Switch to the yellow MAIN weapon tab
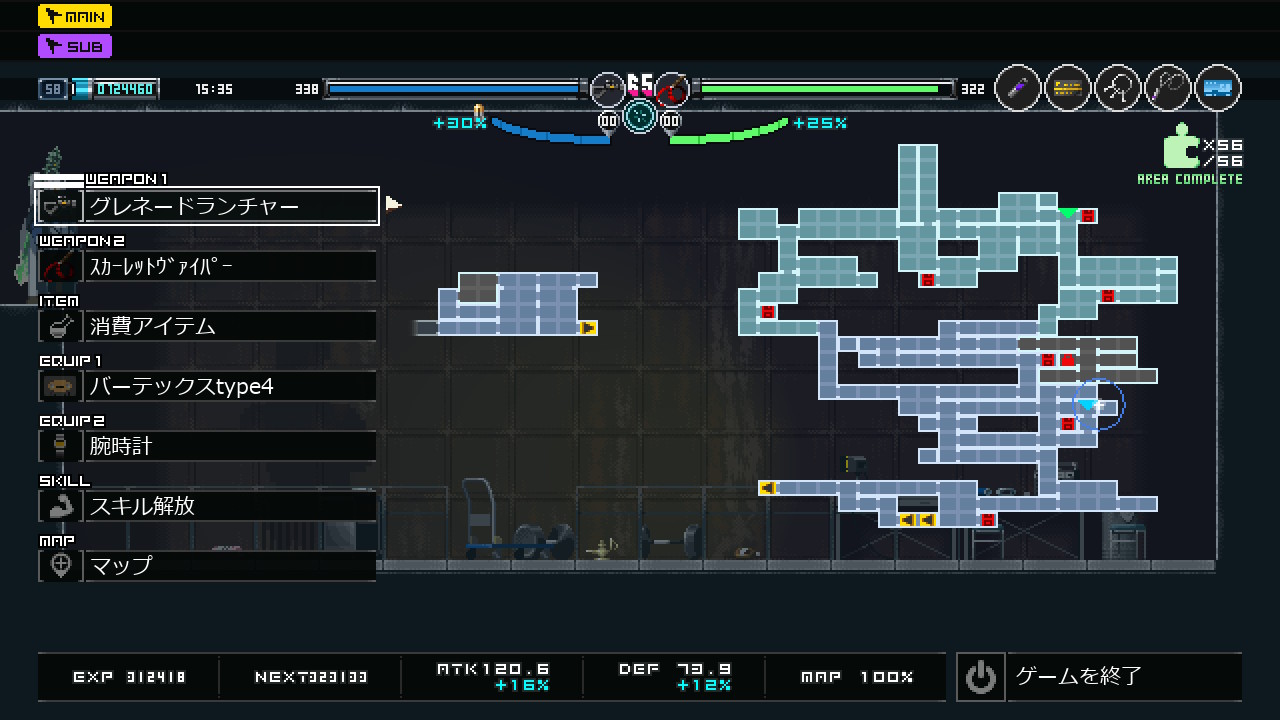The height and width of the screenshot is (720, 1280). 75,16
